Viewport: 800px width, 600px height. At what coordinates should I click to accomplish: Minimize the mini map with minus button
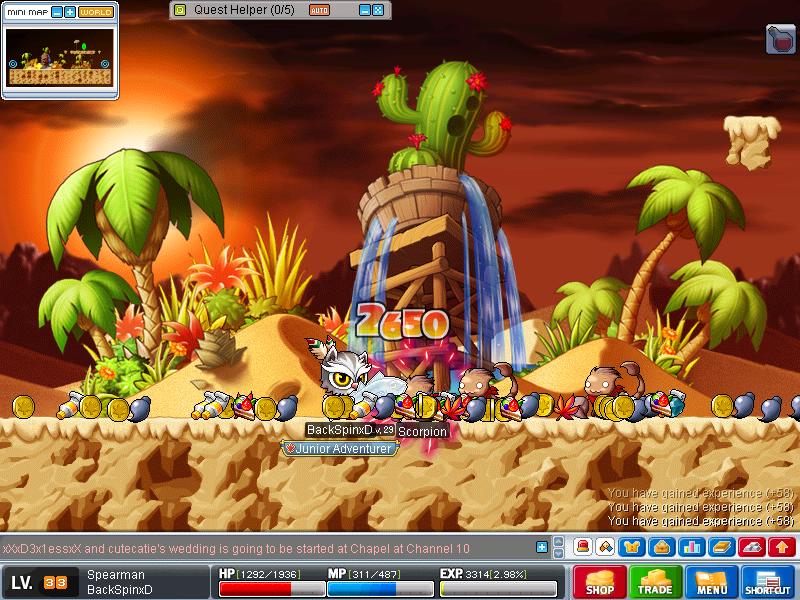tap(56, 12)
